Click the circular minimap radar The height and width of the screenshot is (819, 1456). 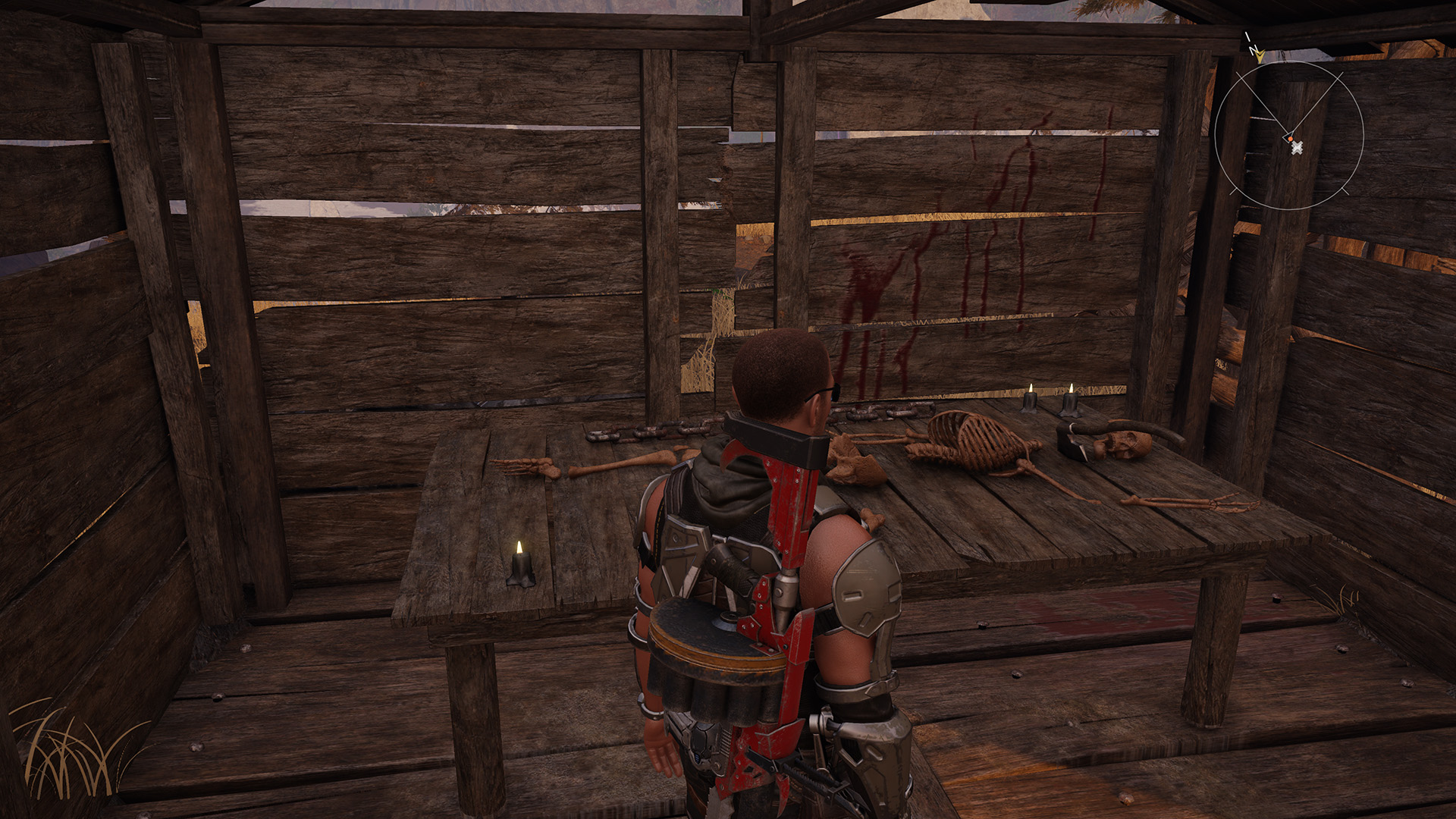[x=1288, y=136]
